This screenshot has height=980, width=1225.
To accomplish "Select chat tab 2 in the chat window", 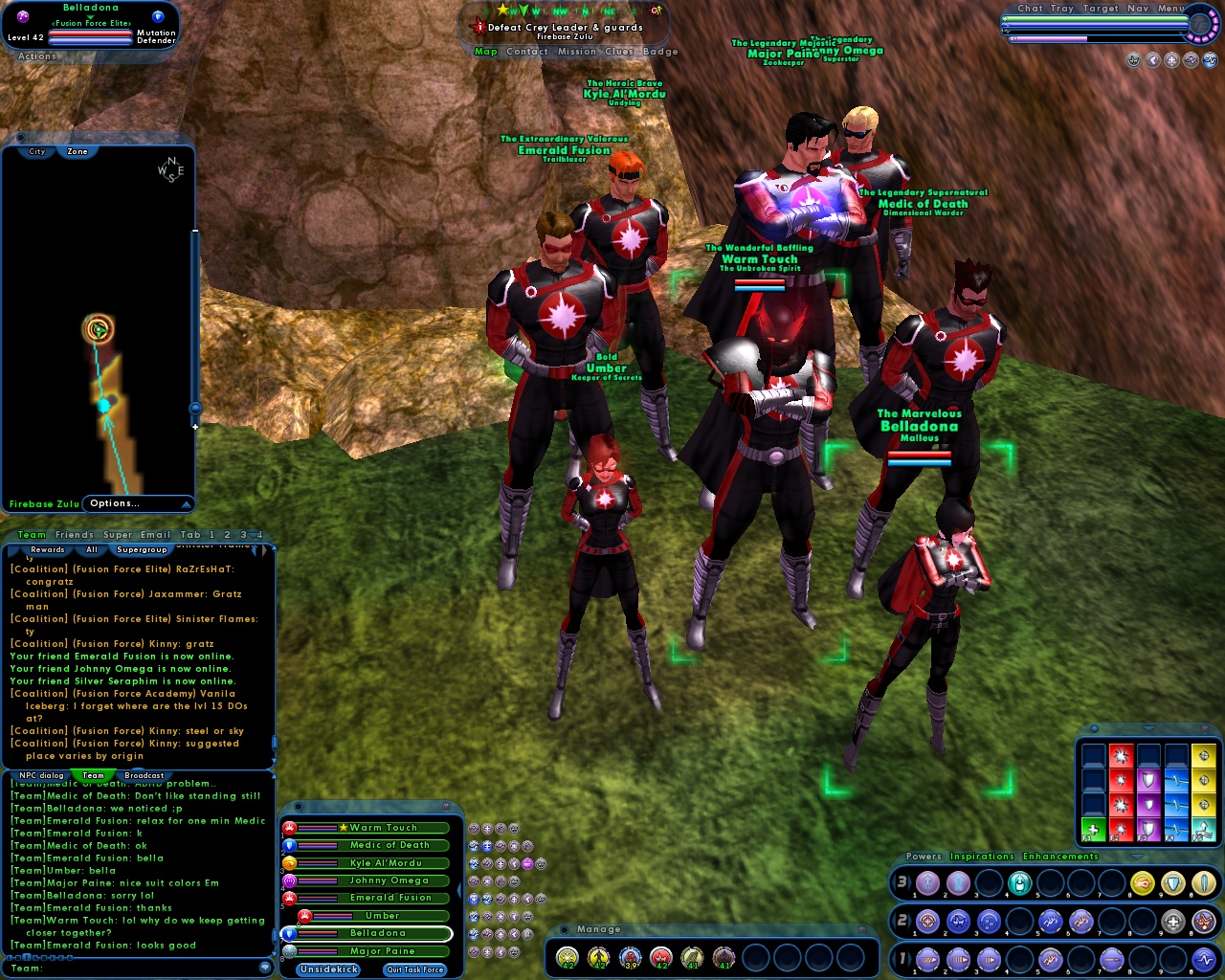I will (x=226, y=534).
